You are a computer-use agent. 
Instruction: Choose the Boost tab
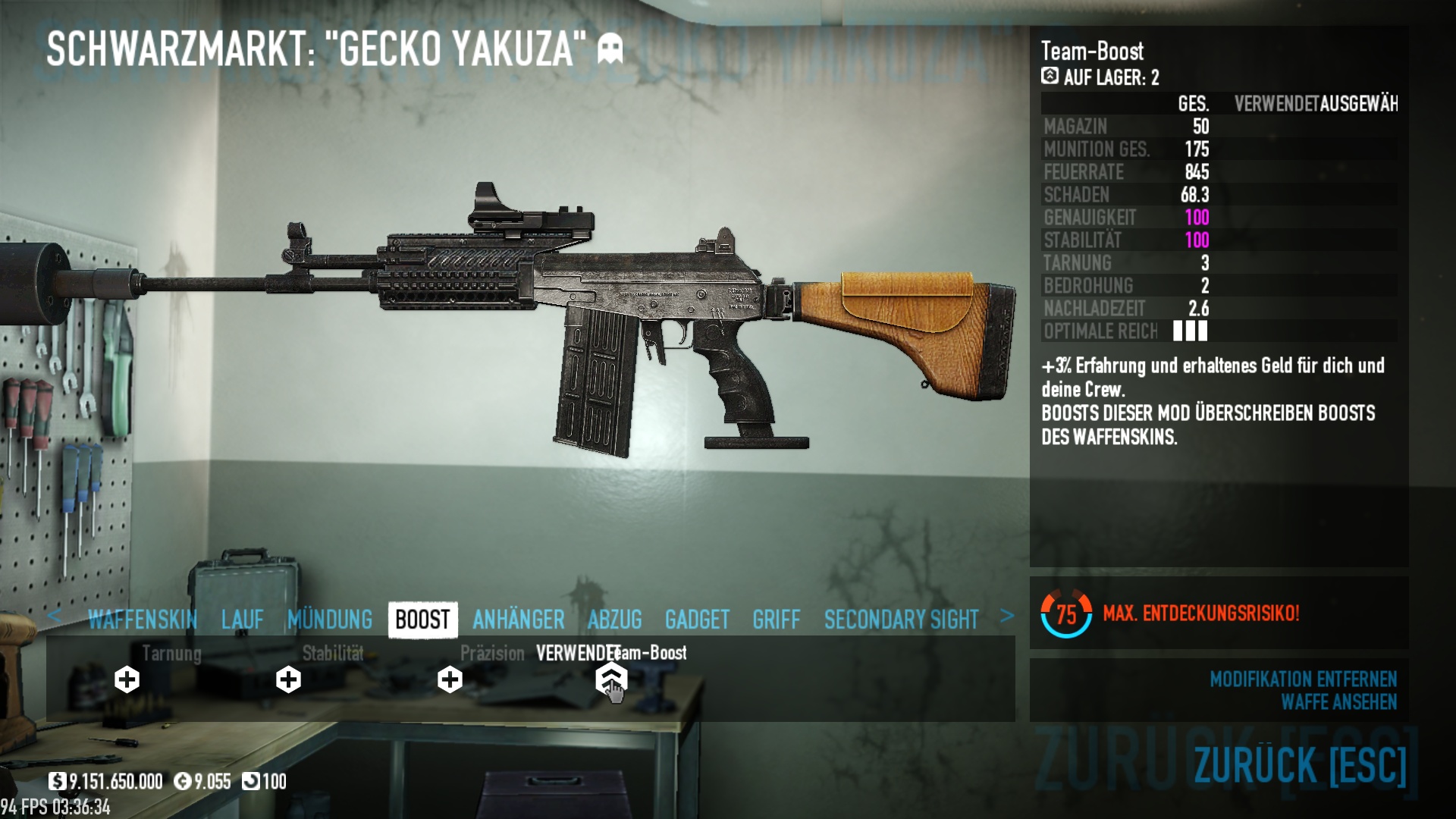pyautogui.click(x=422, y=620)
